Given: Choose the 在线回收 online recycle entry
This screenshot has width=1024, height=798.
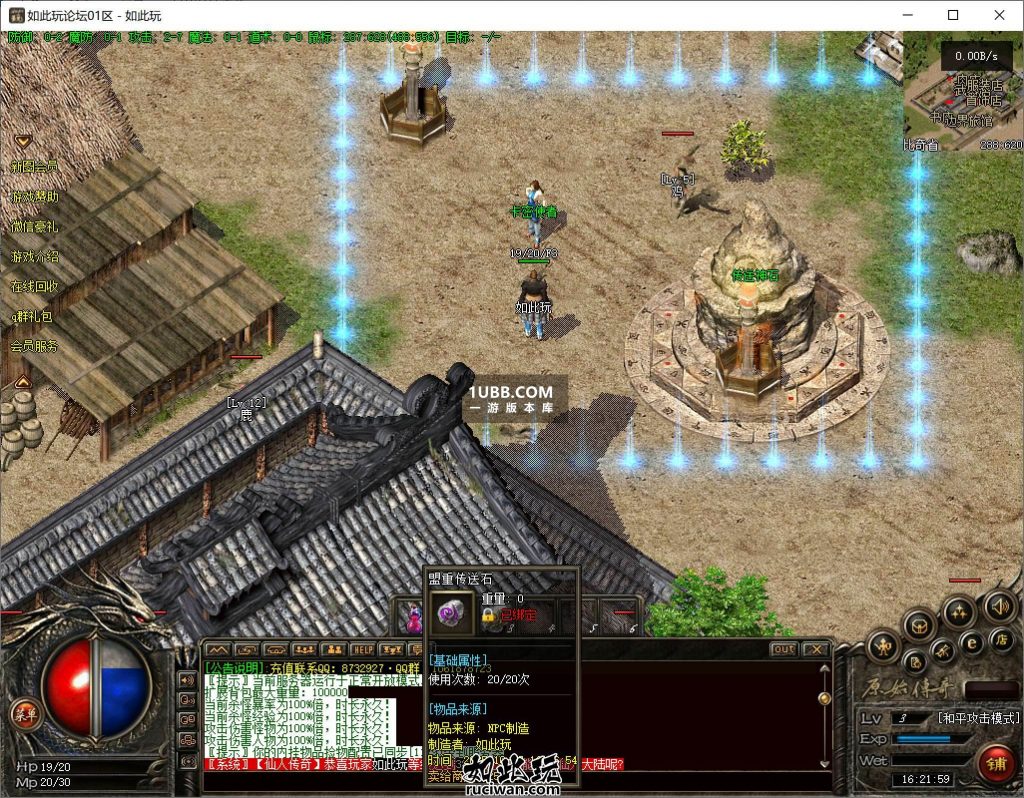Looking at the screenshot, I should [x=34, y=287].
